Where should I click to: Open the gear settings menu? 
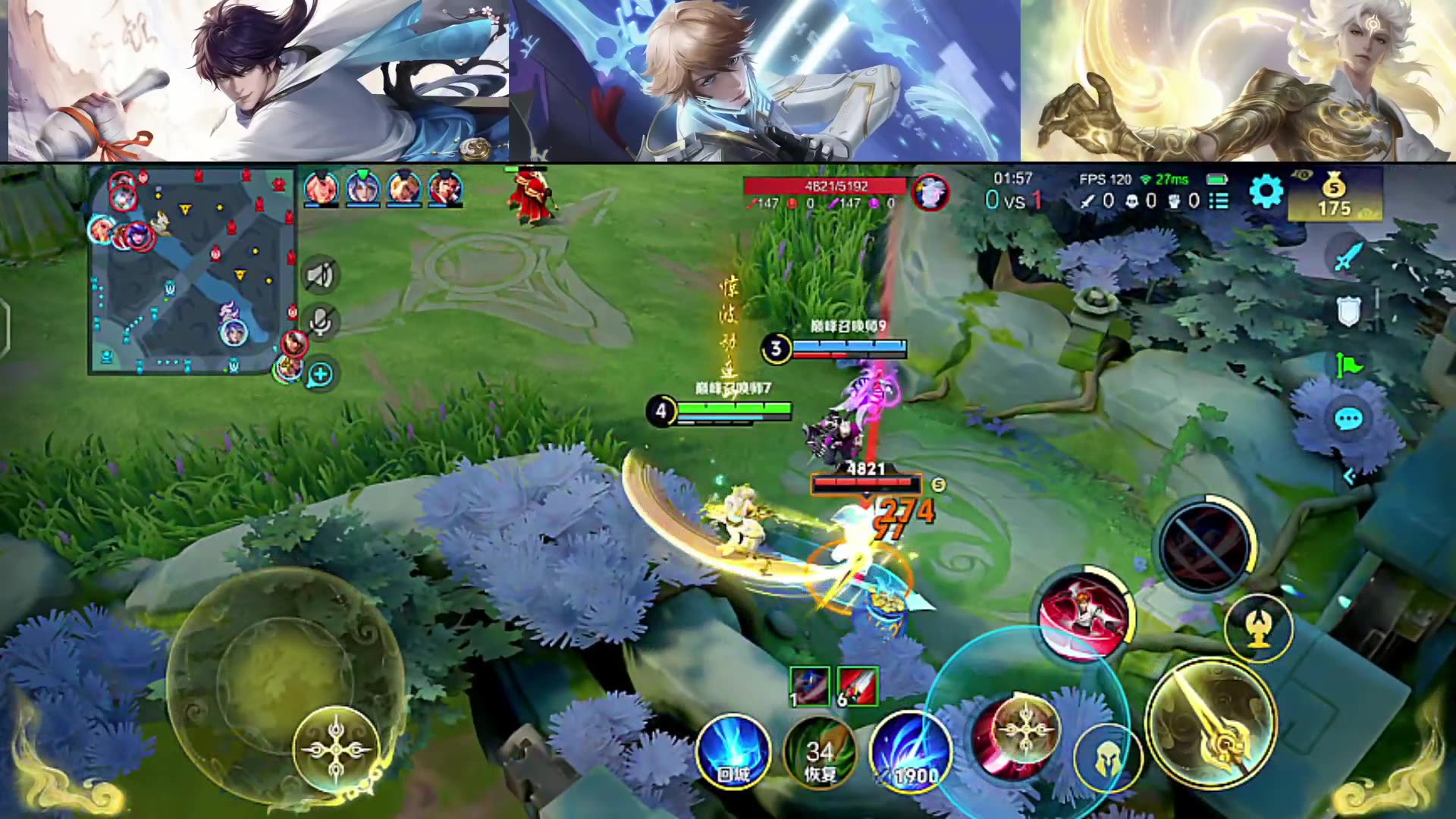coord(1266,191)
